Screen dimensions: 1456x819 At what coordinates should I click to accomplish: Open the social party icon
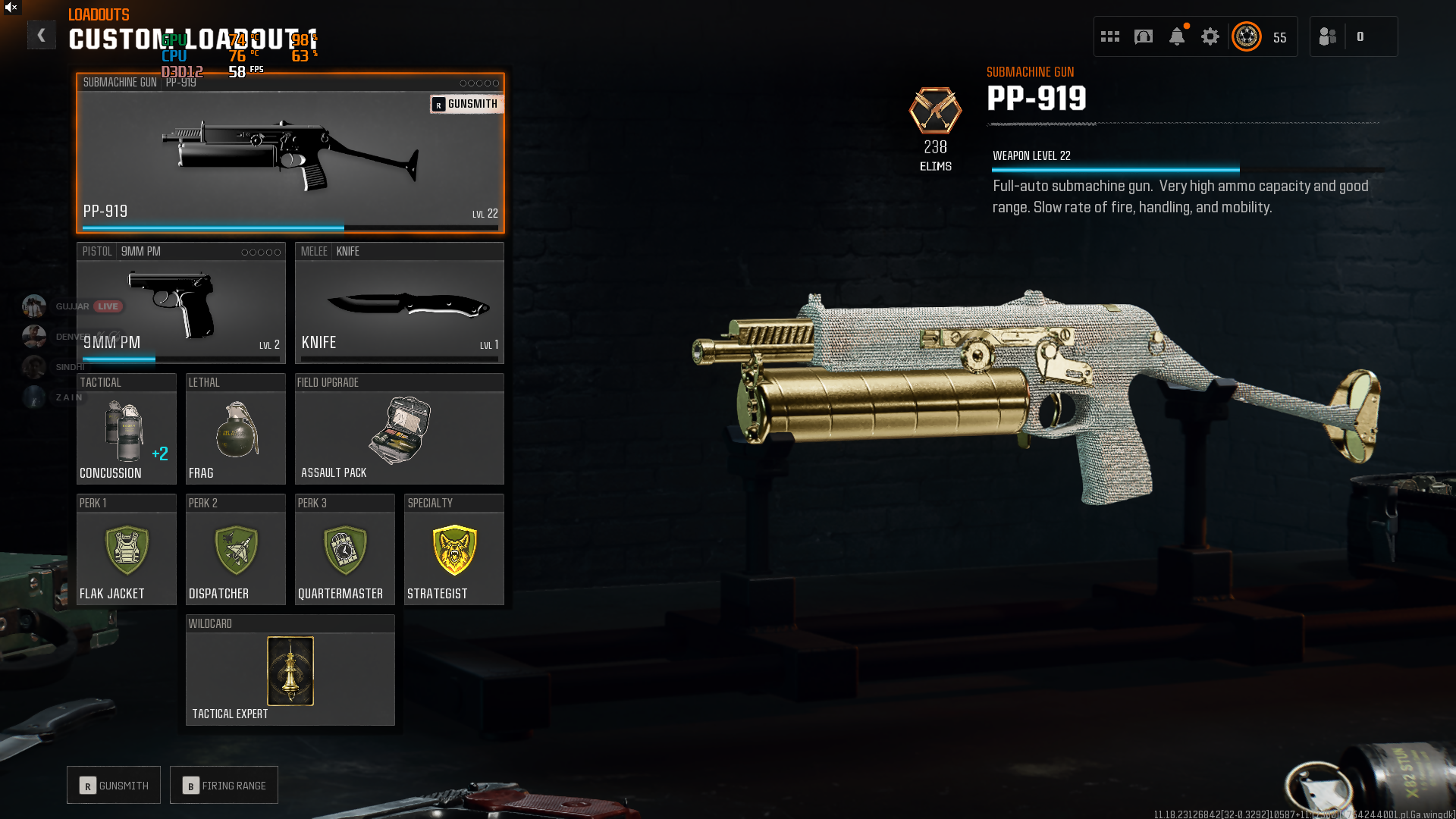point(1328,36)
